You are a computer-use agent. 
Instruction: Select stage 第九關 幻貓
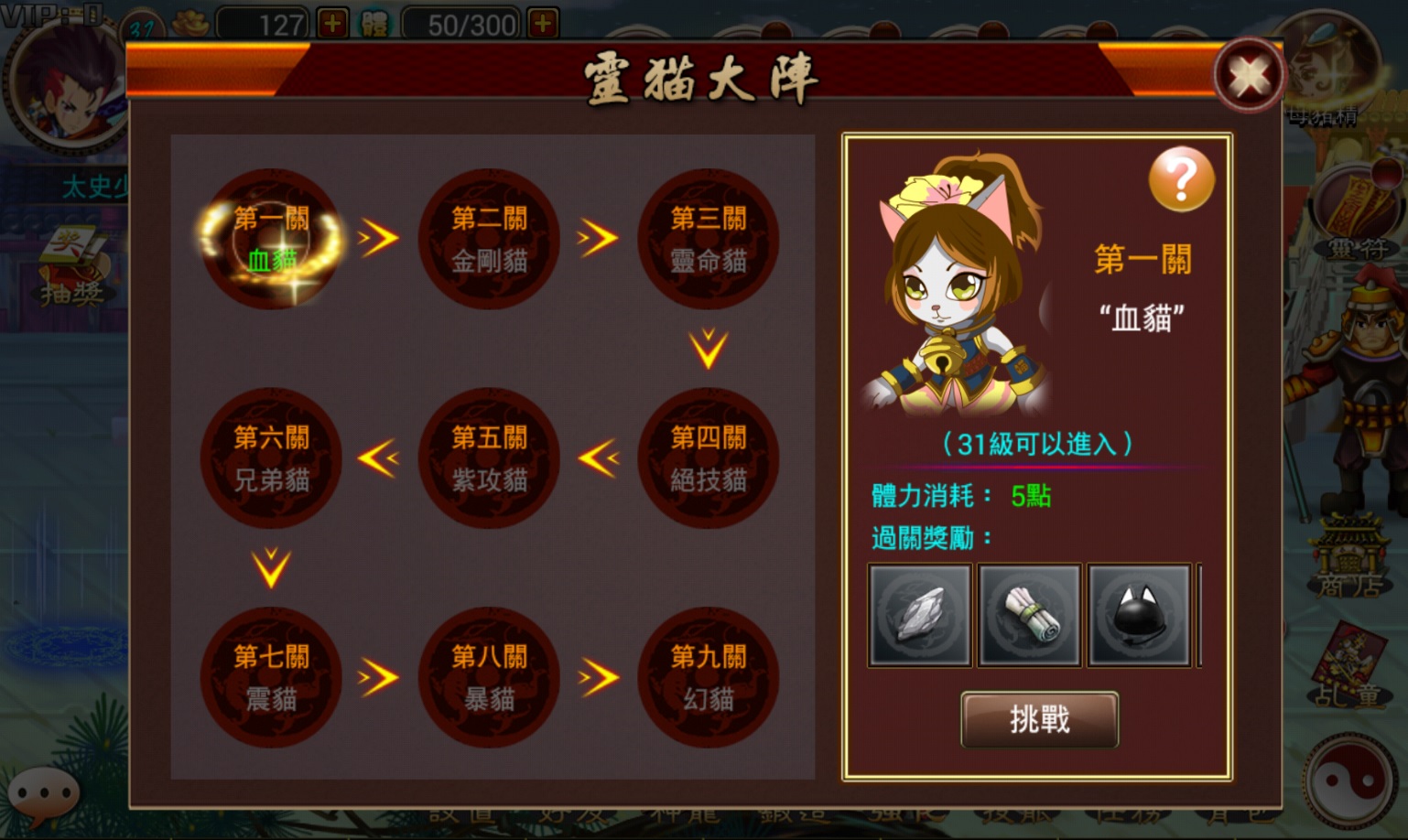708,677
